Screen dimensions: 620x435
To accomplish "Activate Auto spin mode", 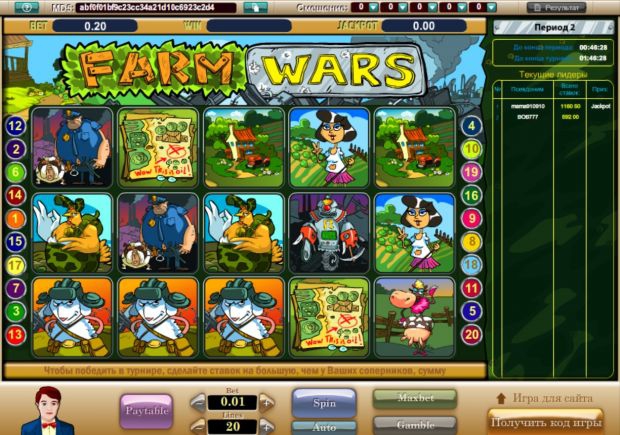I will click(x=322, y=426).
